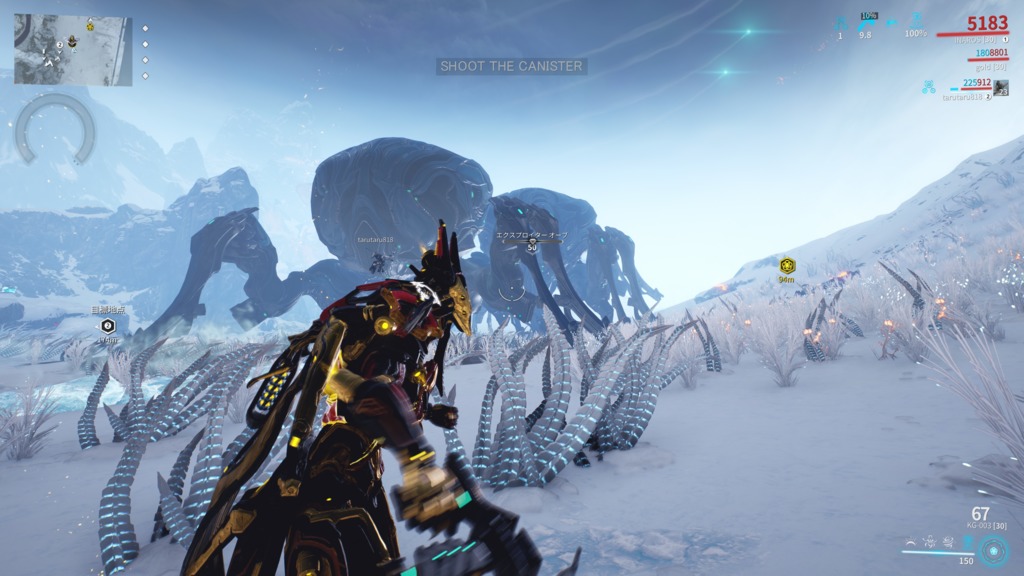Click the circular focus icon beside the energy bar
Image resolution: width=1024 pixels, height=576 pixels.
994,551
